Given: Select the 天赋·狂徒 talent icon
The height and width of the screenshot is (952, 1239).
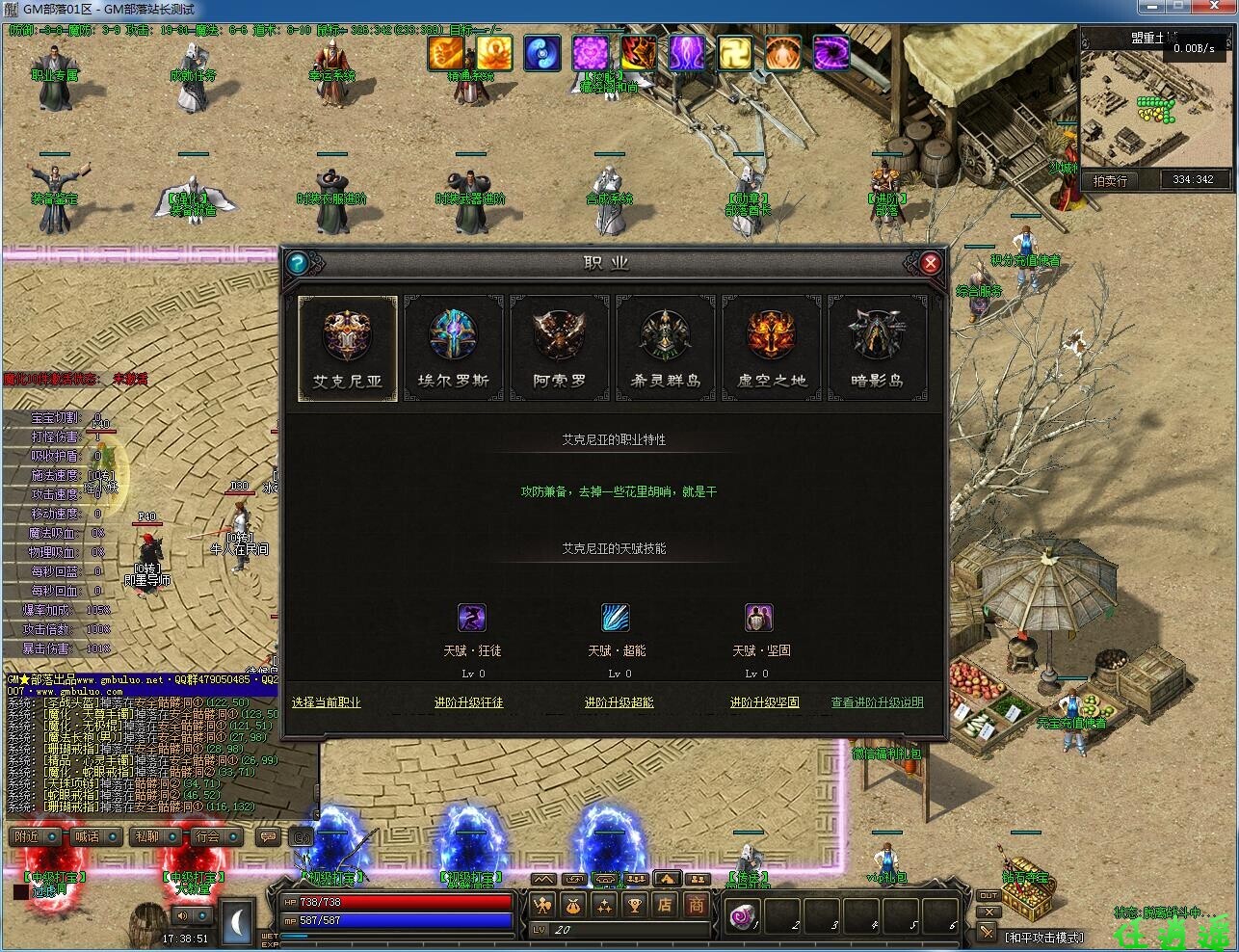Looking at the screenshot, I should pos(471,618).
